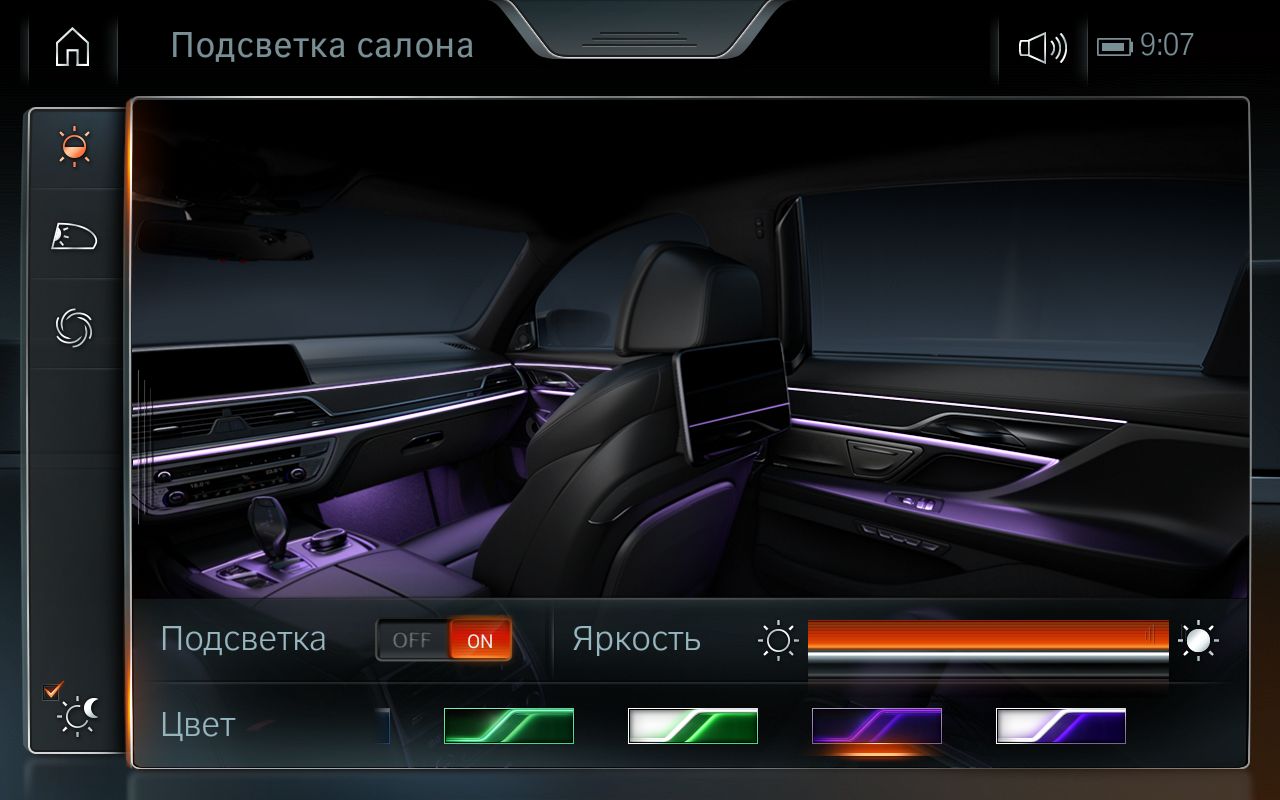Select the highlighted purple-orange color swatch
This screenshot has width=1280, height=800.
pyautogui.click(x=877, y=726)
